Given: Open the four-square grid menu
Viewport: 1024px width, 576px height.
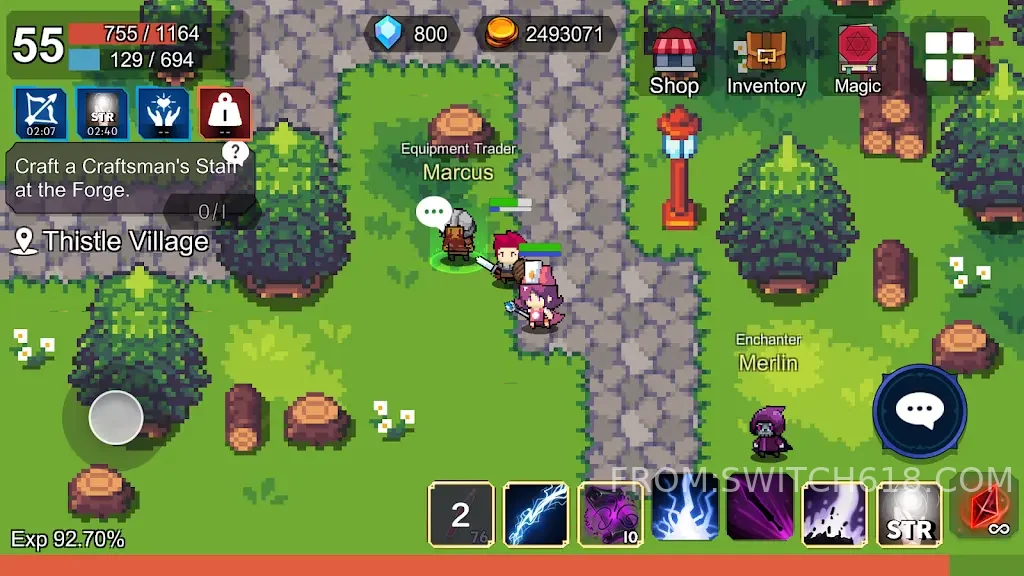Looking at the screenshot, I should pyautogui.click(x=949, y=56).
